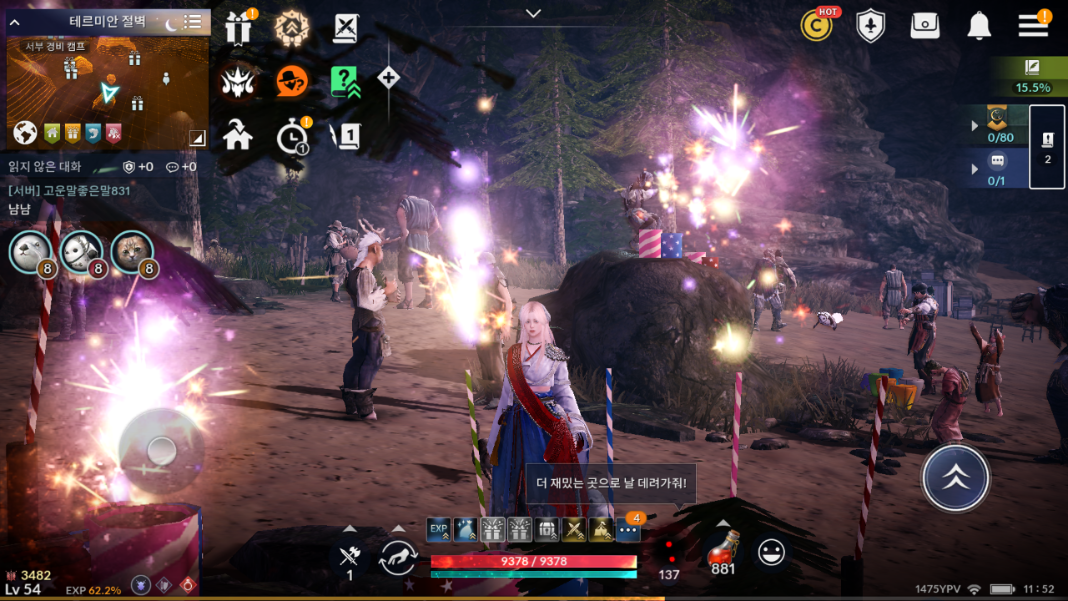Open the green question mark guide book
This screenshot has height=601, width=1068.
[x=345, y=81]
